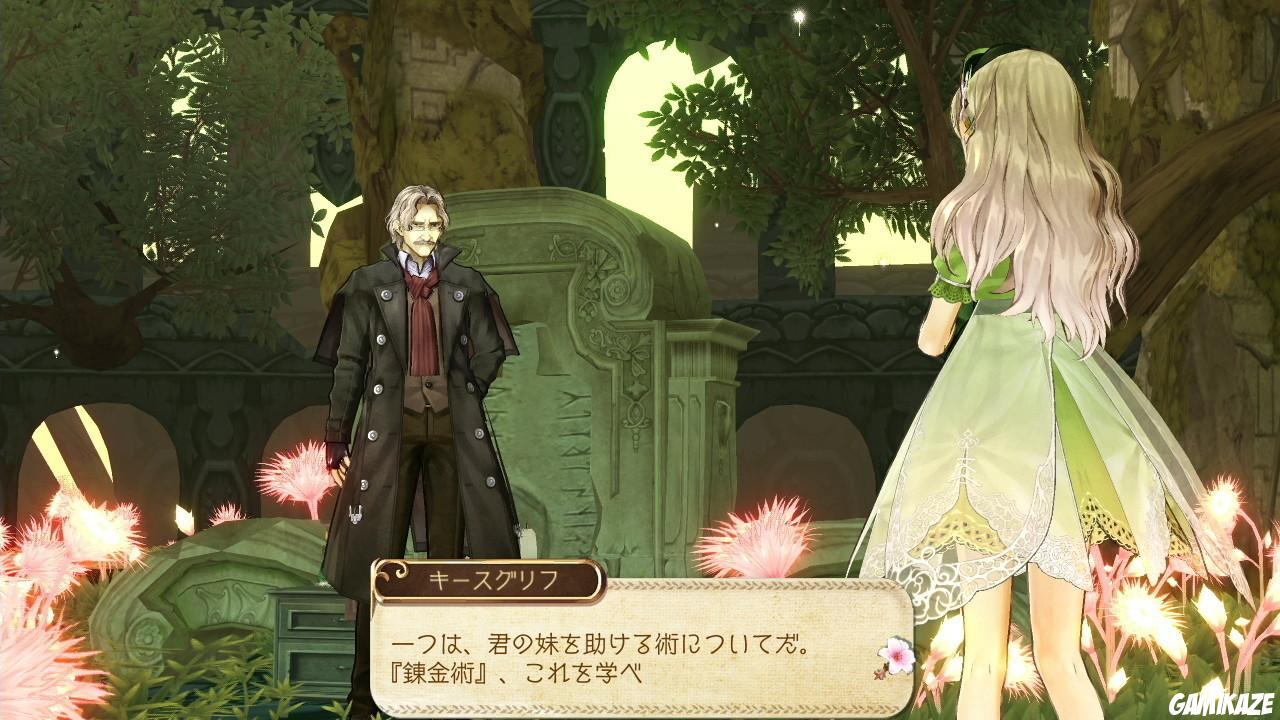Screen dimensions: 1280x720
Task: Click Keithgriff's red cravat
Action: point(421,293)
